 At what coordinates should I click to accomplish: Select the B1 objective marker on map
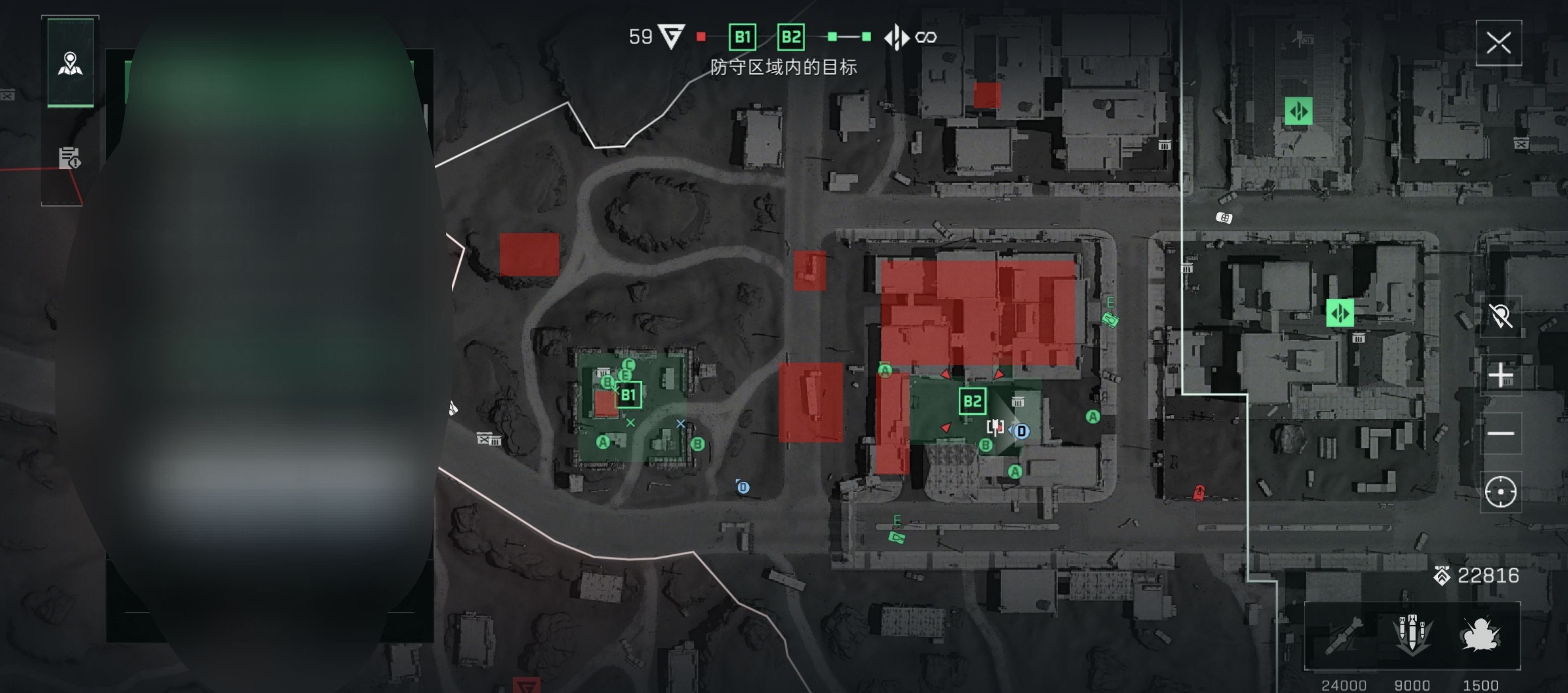click(x=628, y=395)
